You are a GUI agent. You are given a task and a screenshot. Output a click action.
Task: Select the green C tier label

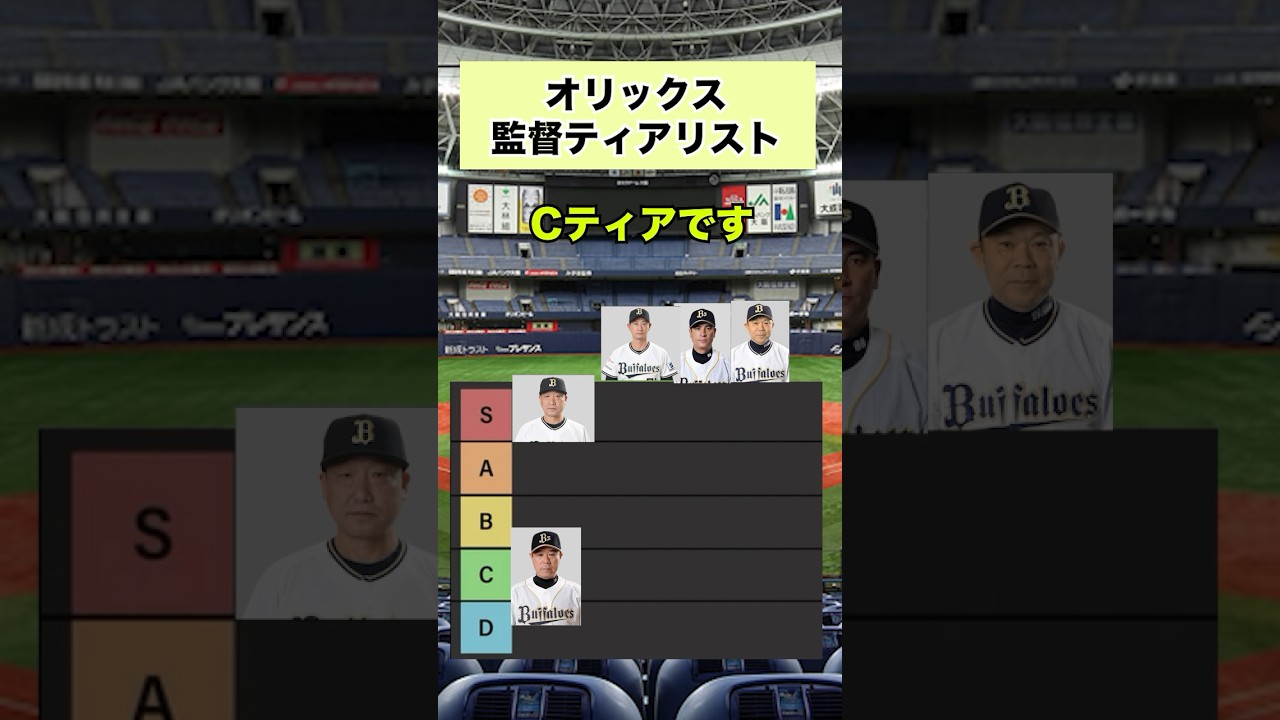486,574
